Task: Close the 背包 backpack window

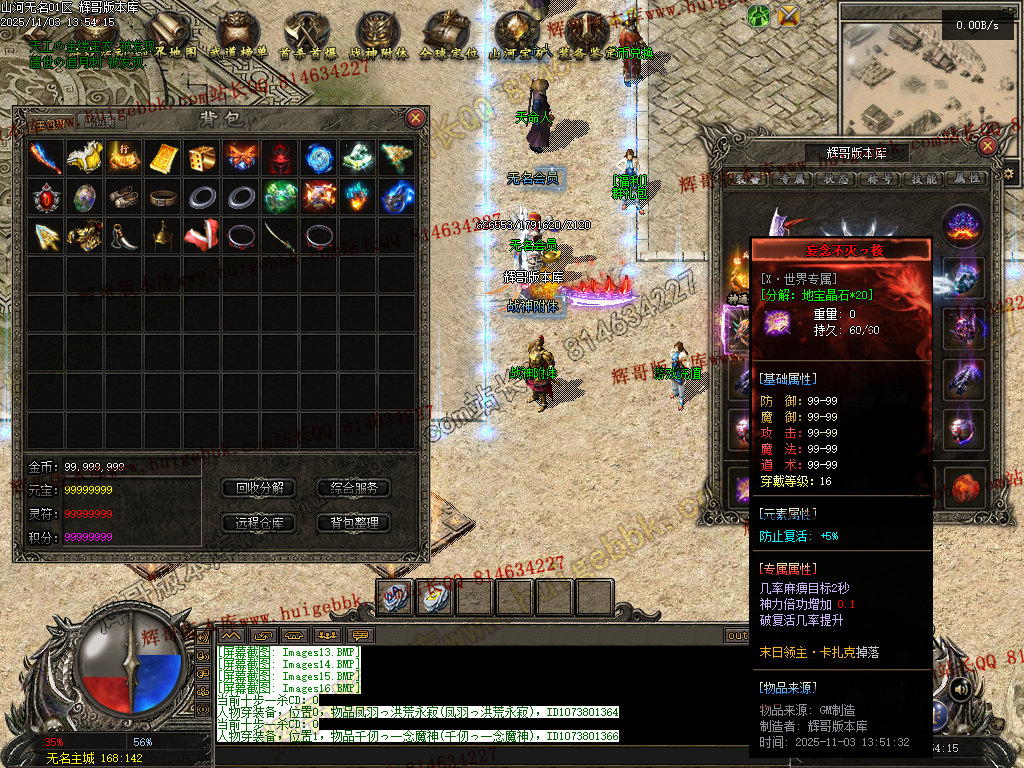Action: 416,119
